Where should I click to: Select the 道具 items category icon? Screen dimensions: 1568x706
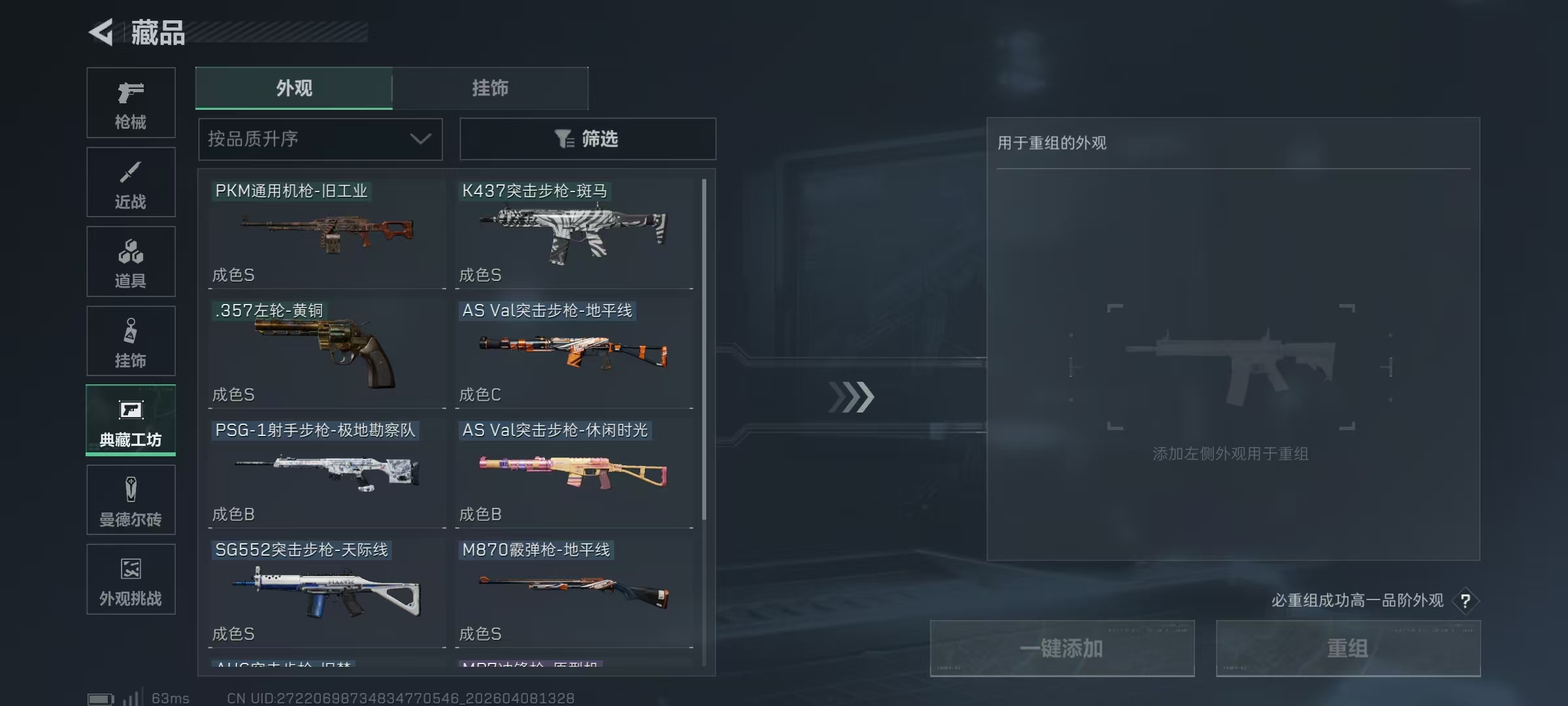[x=131, y=261]
